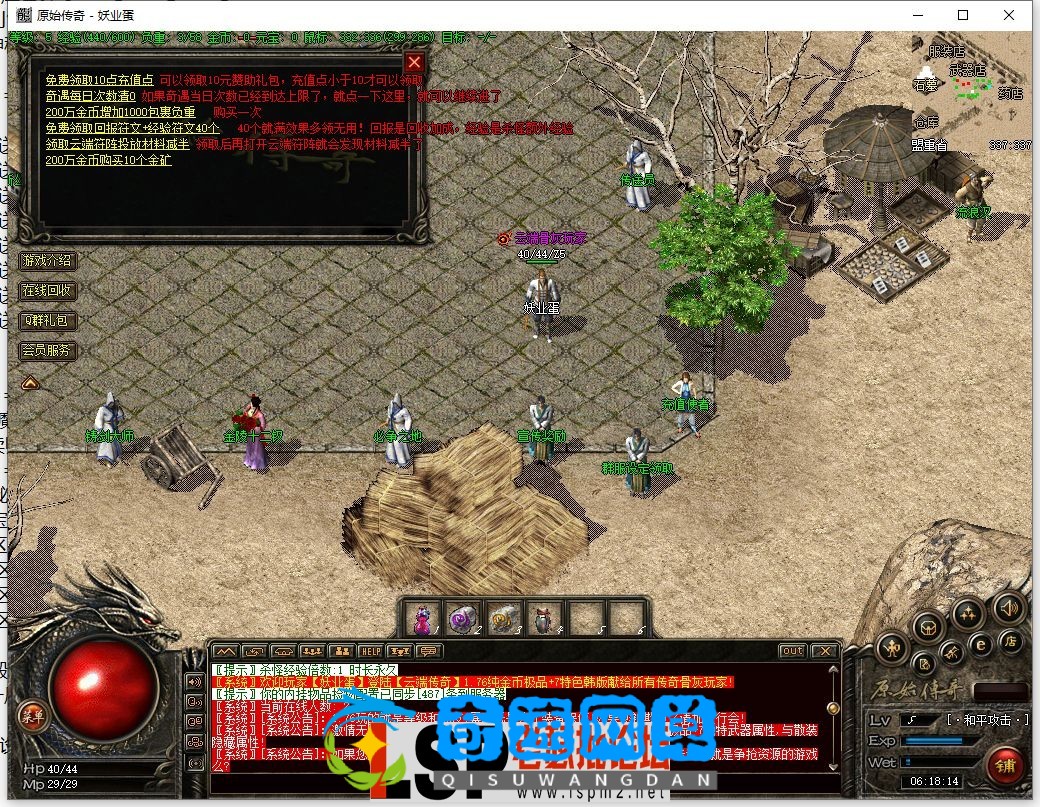Open the 会员服务 member services button
The width and height of the screenshot is (1040, 807).
47,351
